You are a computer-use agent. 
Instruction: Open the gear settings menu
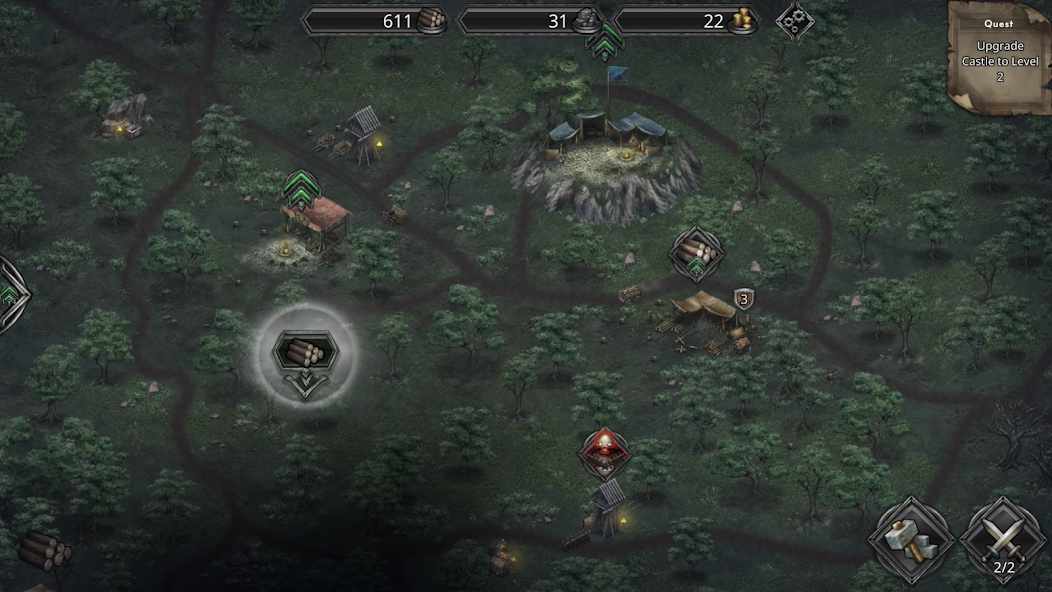[x=794, y=20]
